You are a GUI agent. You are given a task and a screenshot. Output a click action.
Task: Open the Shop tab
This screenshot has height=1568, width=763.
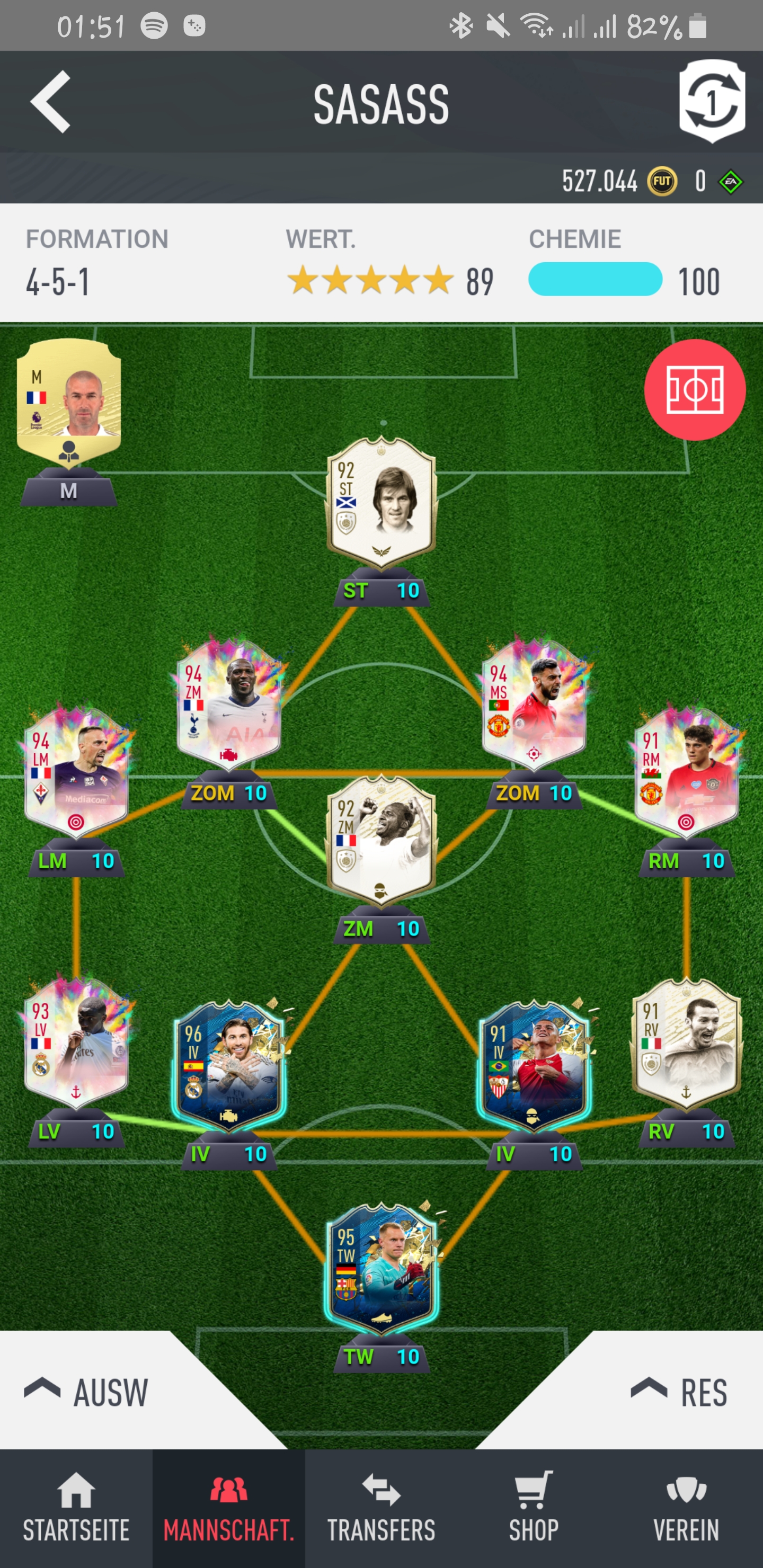pyautogui.click(x=534, y=1508)
